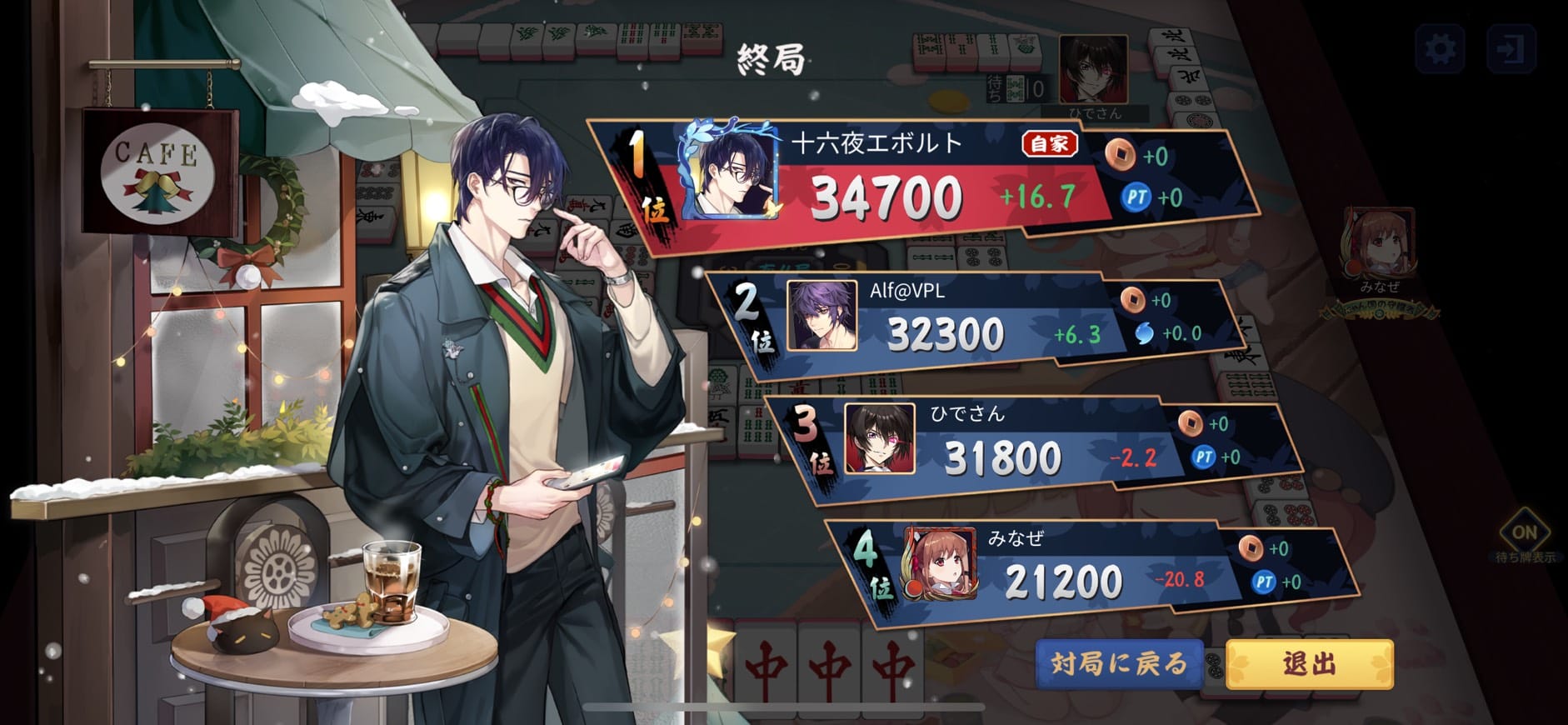The width and height of the screenshot is (1568, 725).
Task: Exit with the yellow 退出 button
Action: click(x=1309, y=664)
